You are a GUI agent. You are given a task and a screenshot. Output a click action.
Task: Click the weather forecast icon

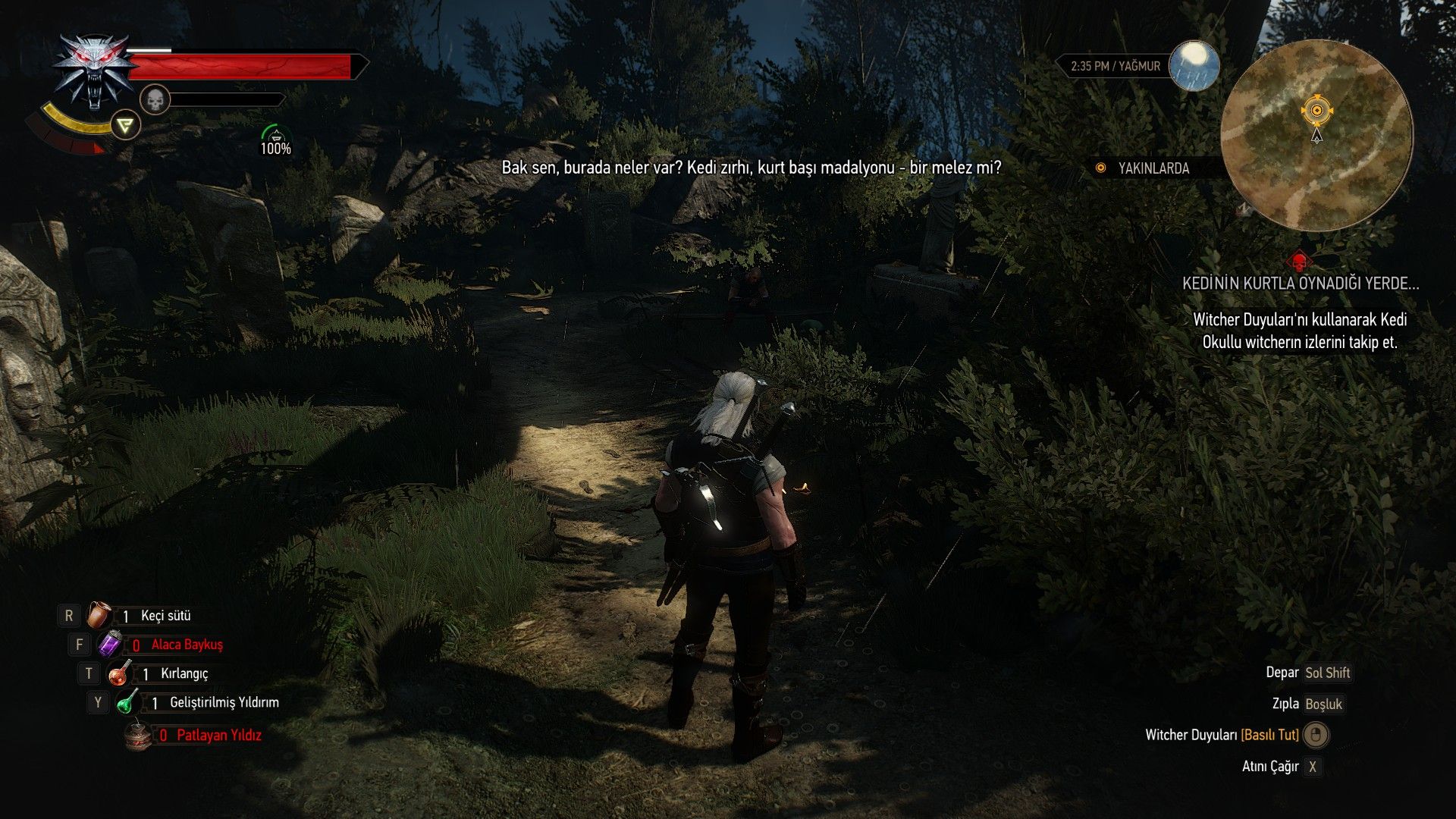click(1194, 65)
